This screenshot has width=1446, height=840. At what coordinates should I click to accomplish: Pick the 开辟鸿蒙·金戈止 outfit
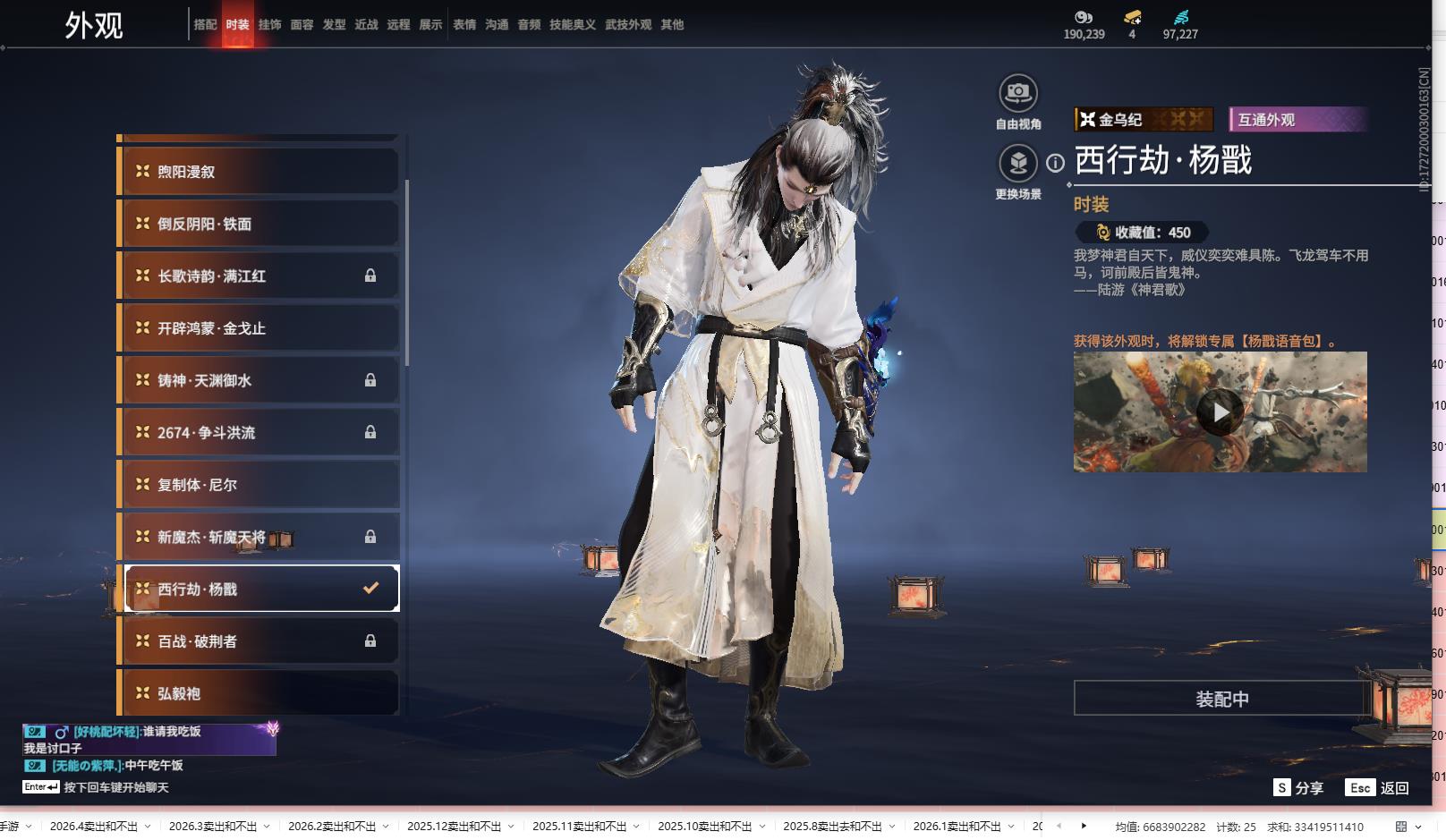click(x=259, y=328)
